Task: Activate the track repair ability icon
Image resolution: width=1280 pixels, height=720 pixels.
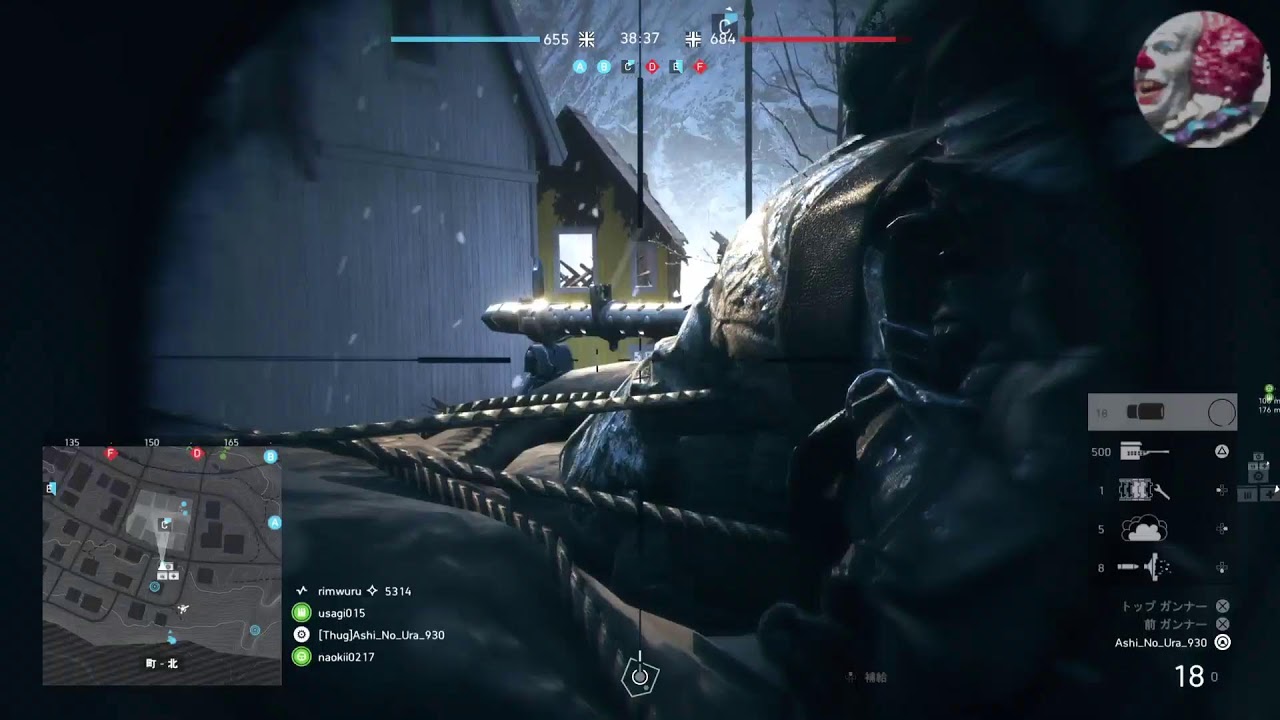Action: tap(1144, 490)
